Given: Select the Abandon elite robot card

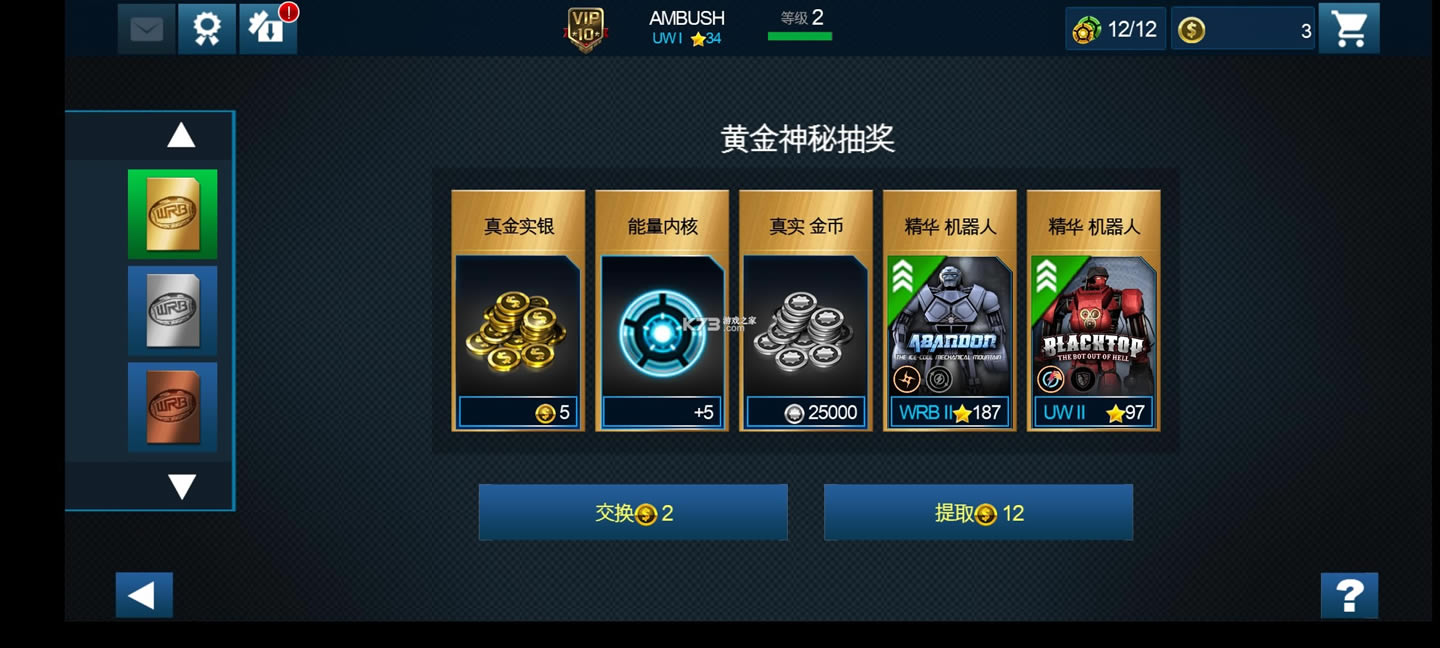Looking at the screenshot, I should [950, 311].
